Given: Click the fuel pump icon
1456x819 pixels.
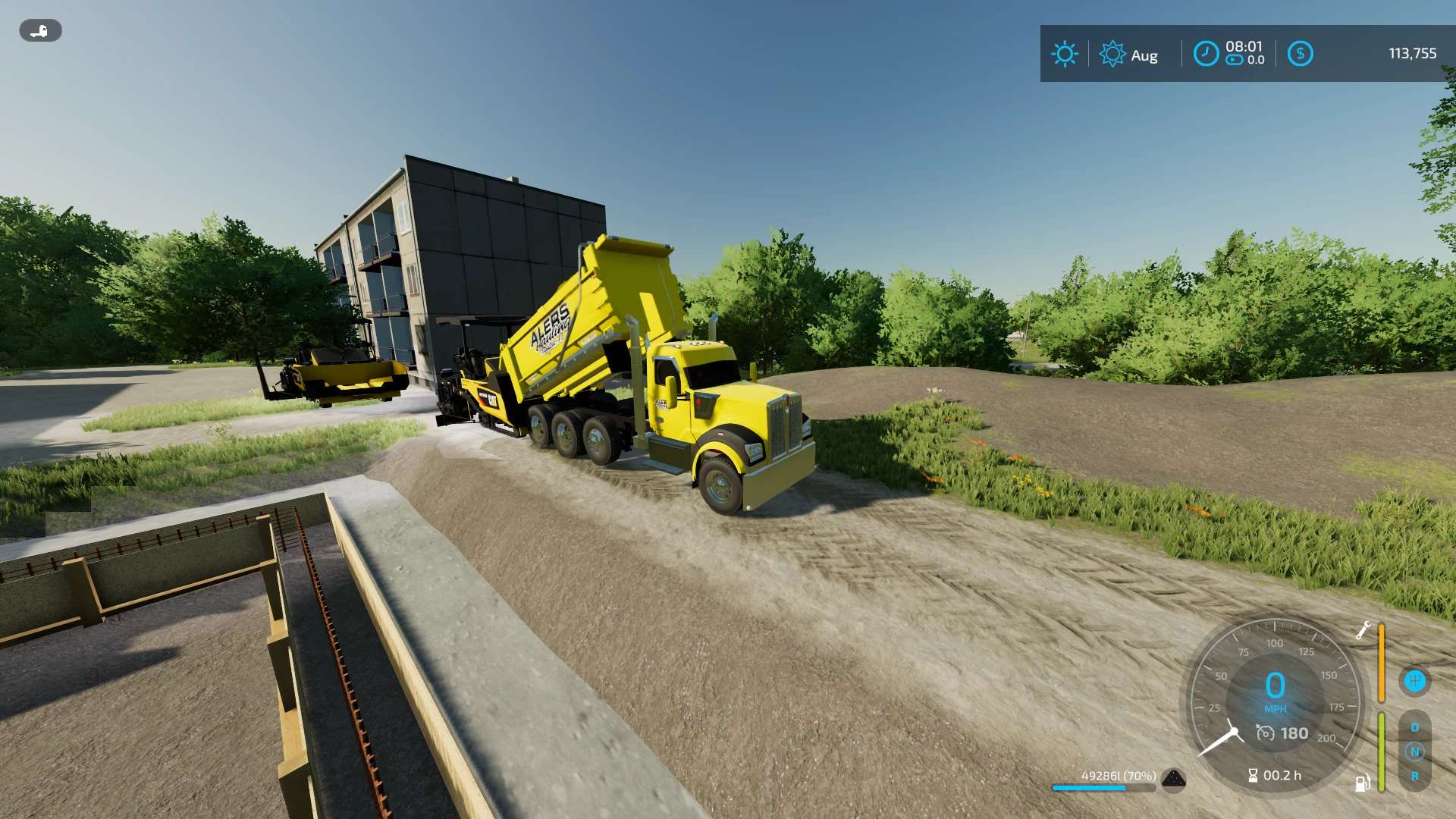Looking at the screenshot, I should coord(1363,782).
